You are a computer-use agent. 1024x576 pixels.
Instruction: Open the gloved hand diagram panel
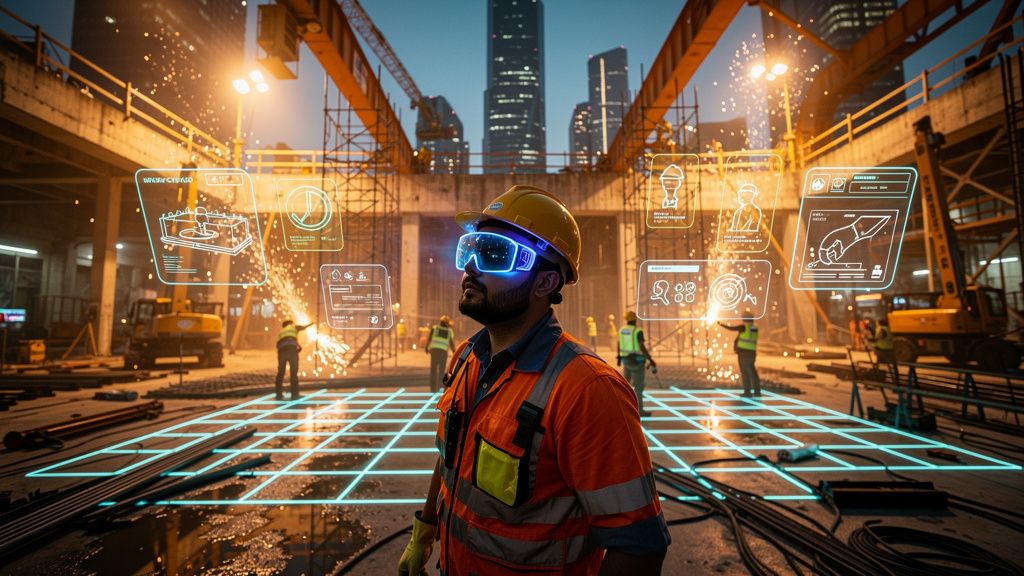(852, 228)
